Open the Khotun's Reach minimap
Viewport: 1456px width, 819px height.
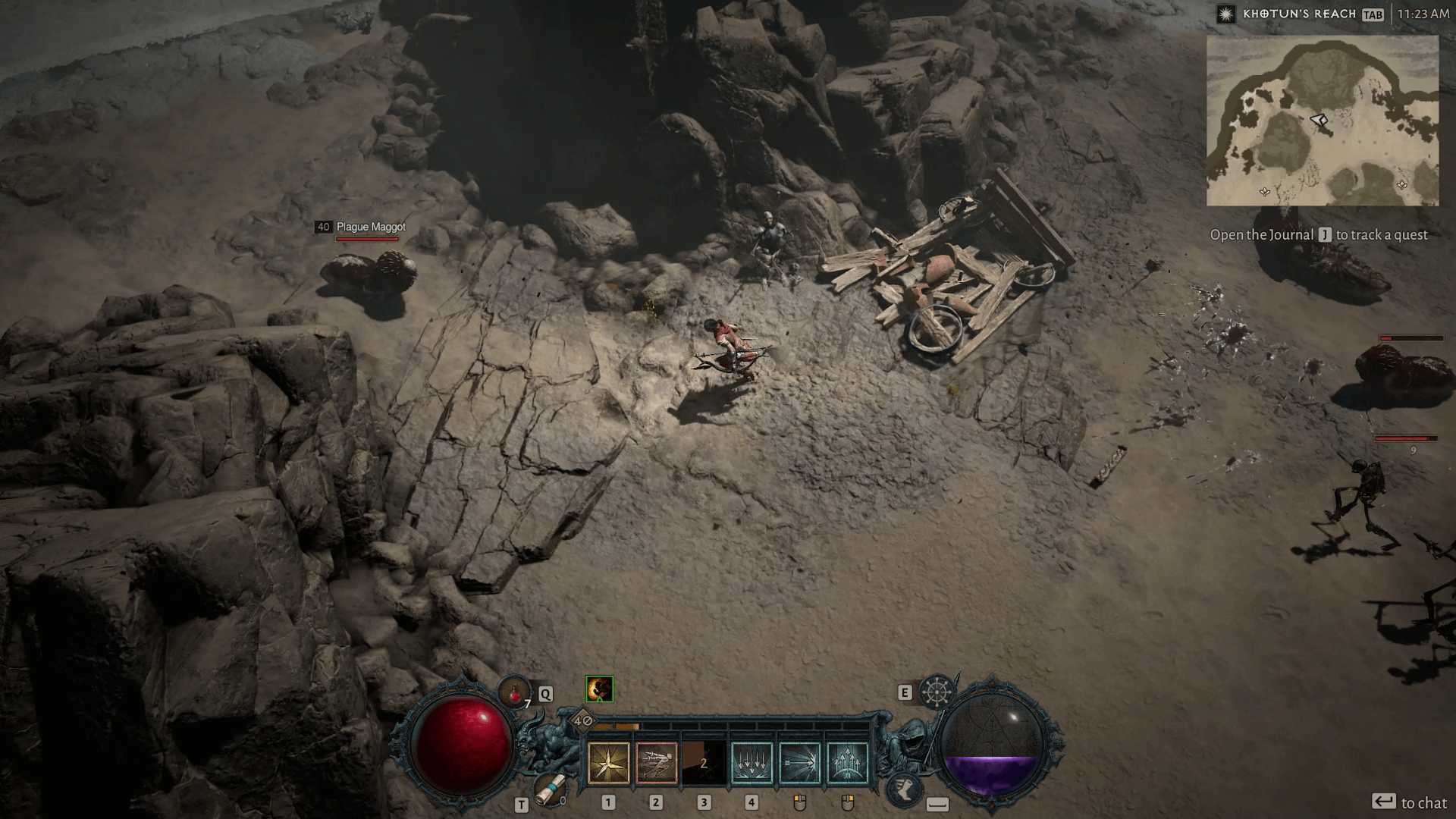coord(1323,121)
